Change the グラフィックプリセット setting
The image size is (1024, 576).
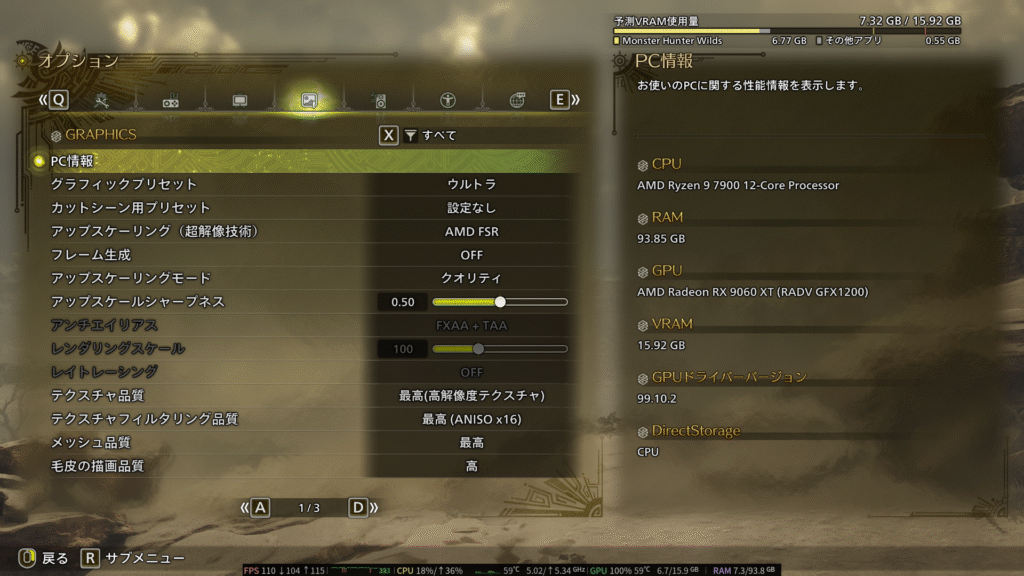pyautogui.click(x=471, y=184)
